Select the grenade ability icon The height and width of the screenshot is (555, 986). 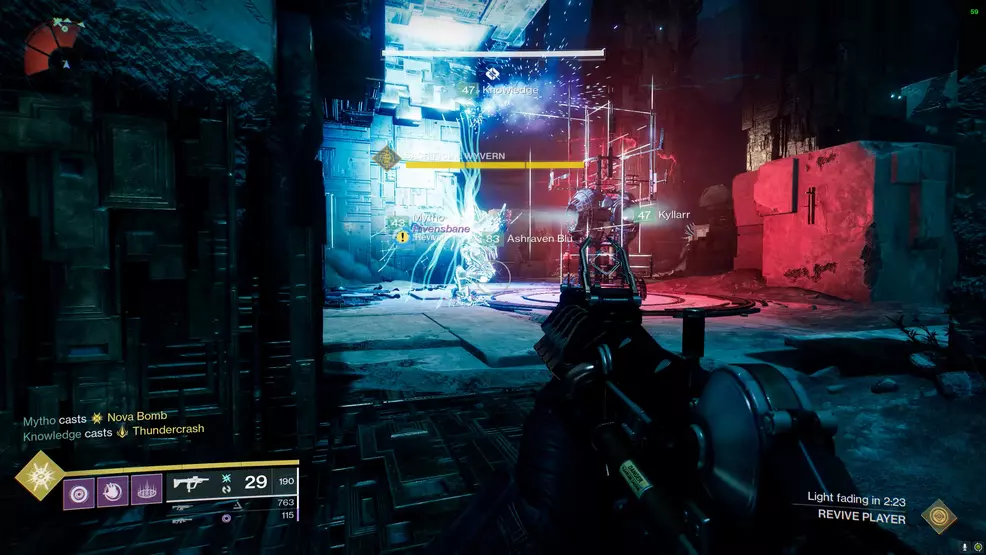click(x=78, y=493)
